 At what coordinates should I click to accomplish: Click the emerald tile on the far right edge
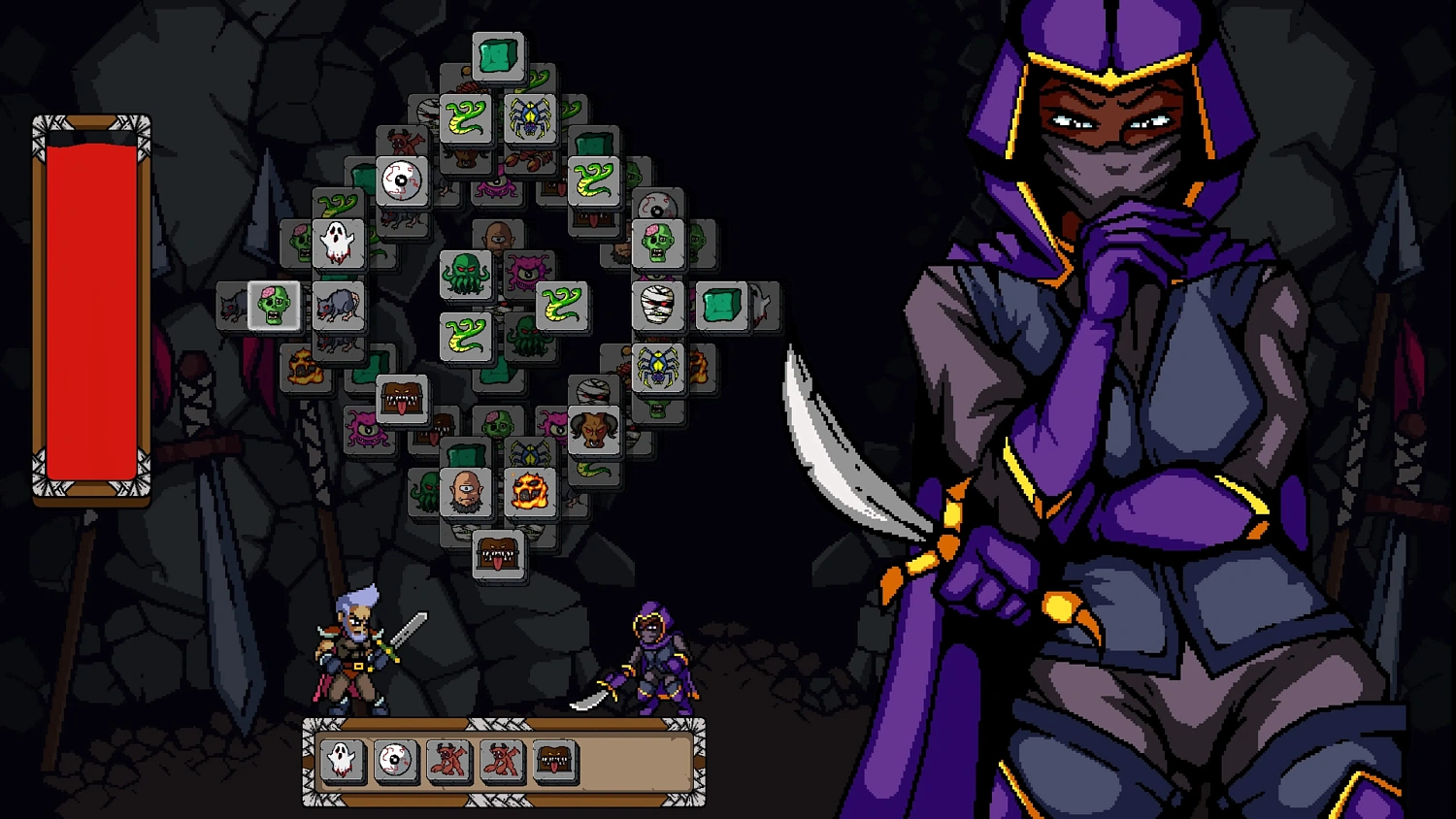click(722, 304)
